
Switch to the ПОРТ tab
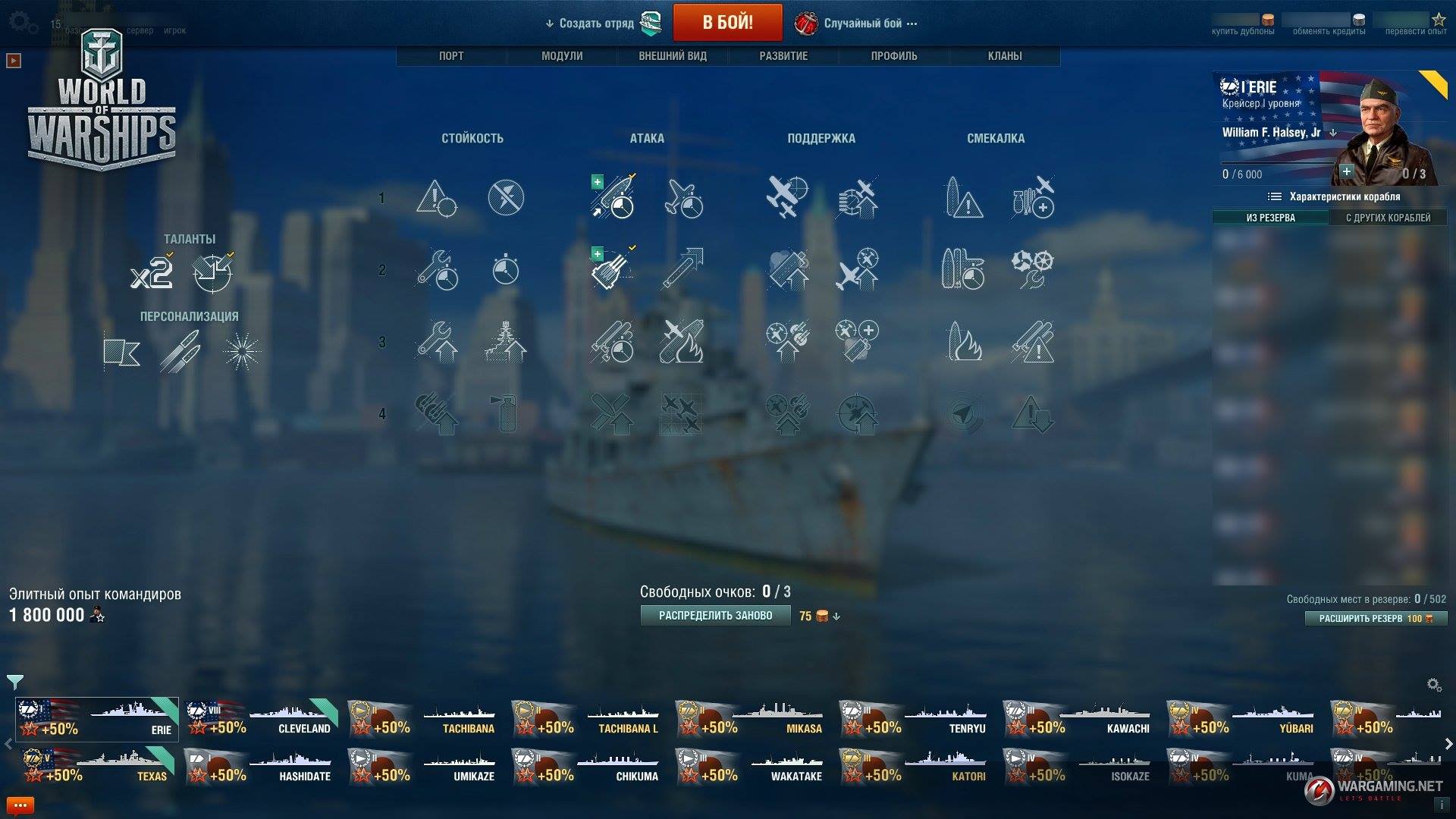tap(451, 56)
